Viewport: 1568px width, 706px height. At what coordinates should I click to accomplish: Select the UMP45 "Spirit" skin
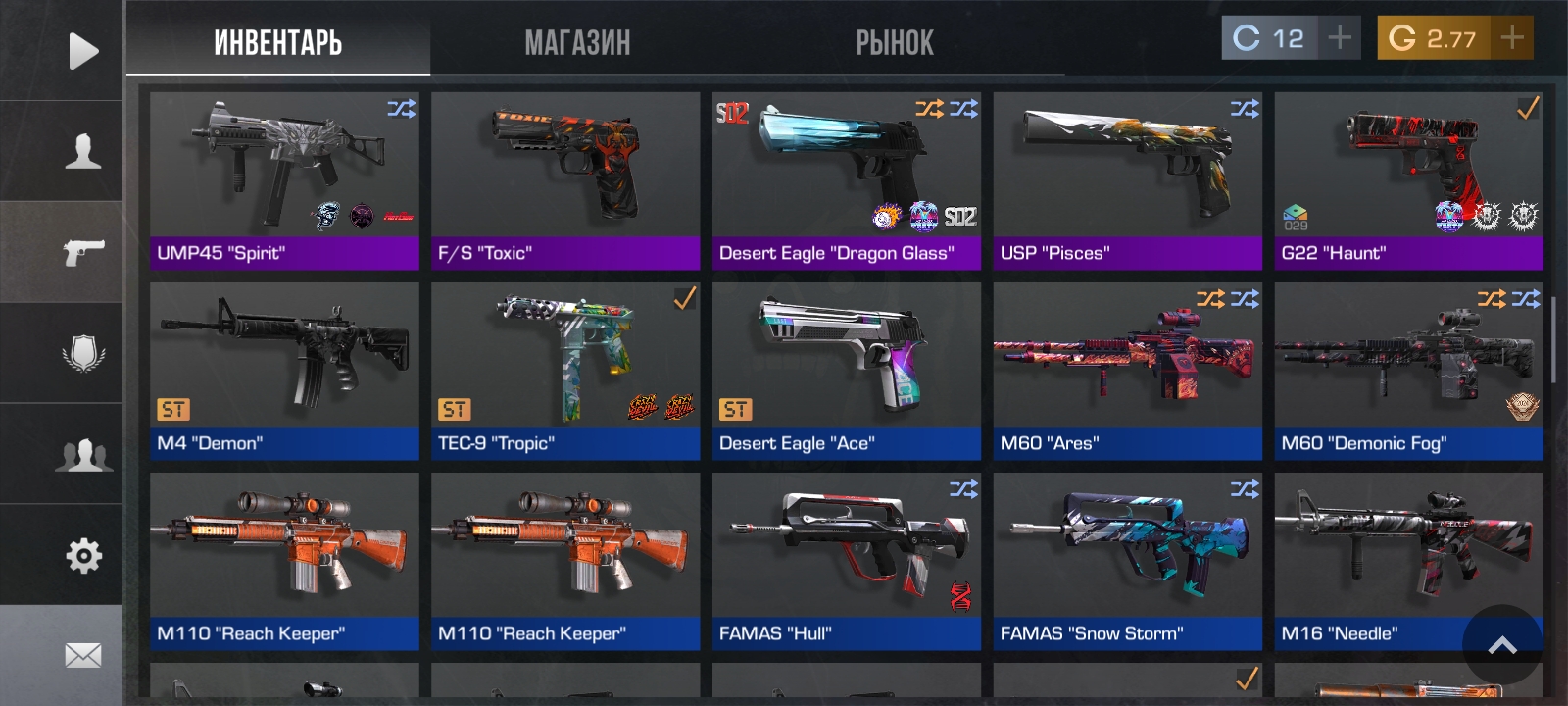pos(284,180)
